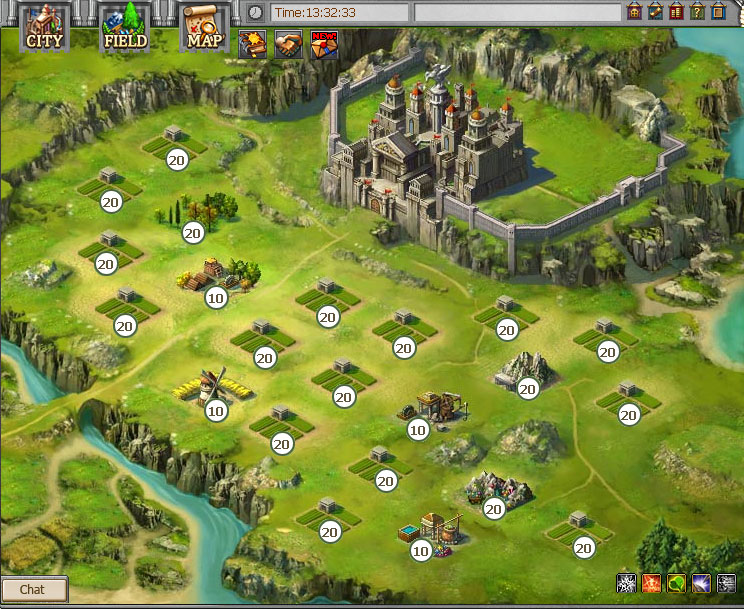Viewport: 744px width, 609px height.
Task: Click the handshake alliance icon
Action: [x=288, y=45]
